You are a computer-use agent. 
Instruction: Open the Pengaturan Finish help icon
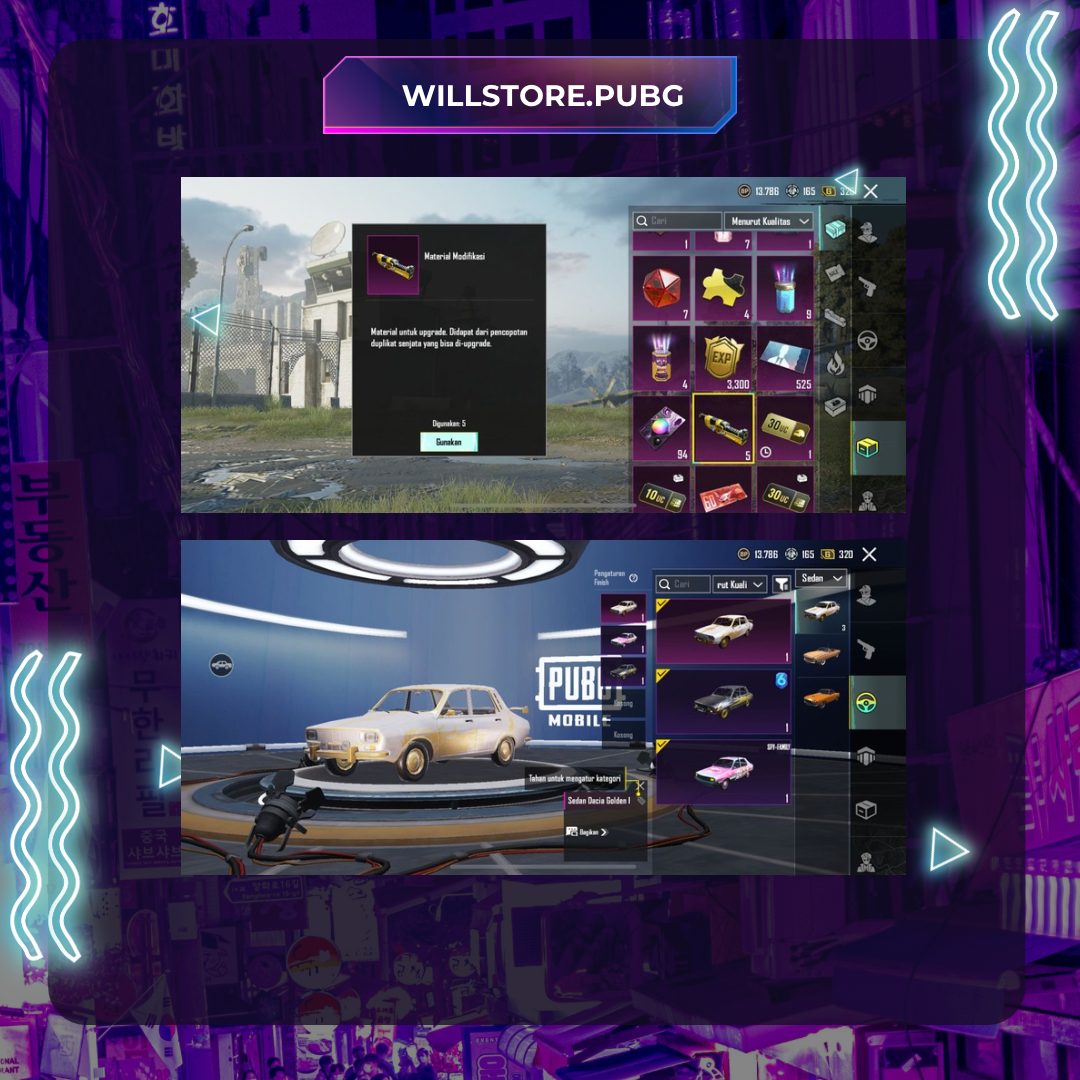(633, 578)
